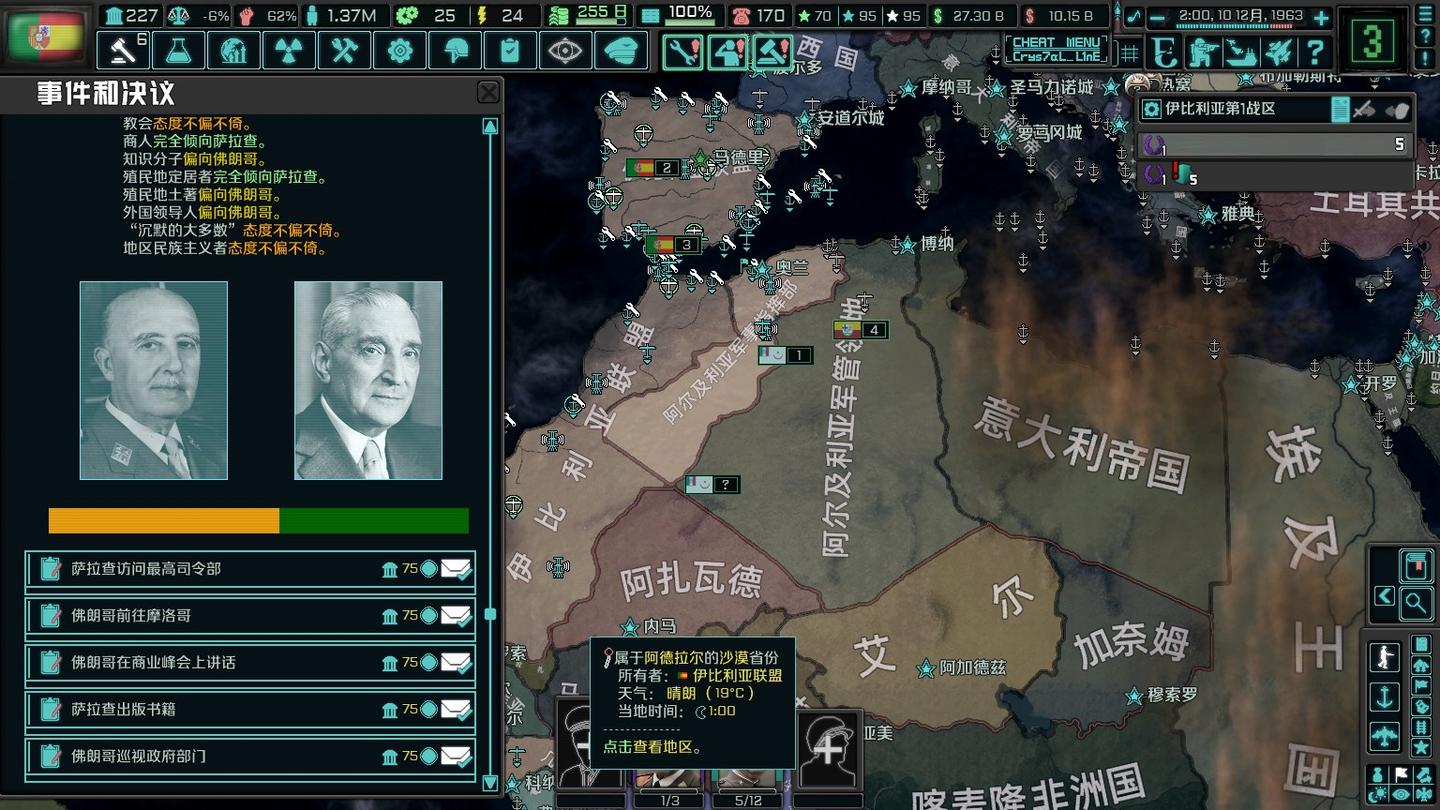Open the intelligence eye icon panel
1440x810 pixels.
click(566, 50)
